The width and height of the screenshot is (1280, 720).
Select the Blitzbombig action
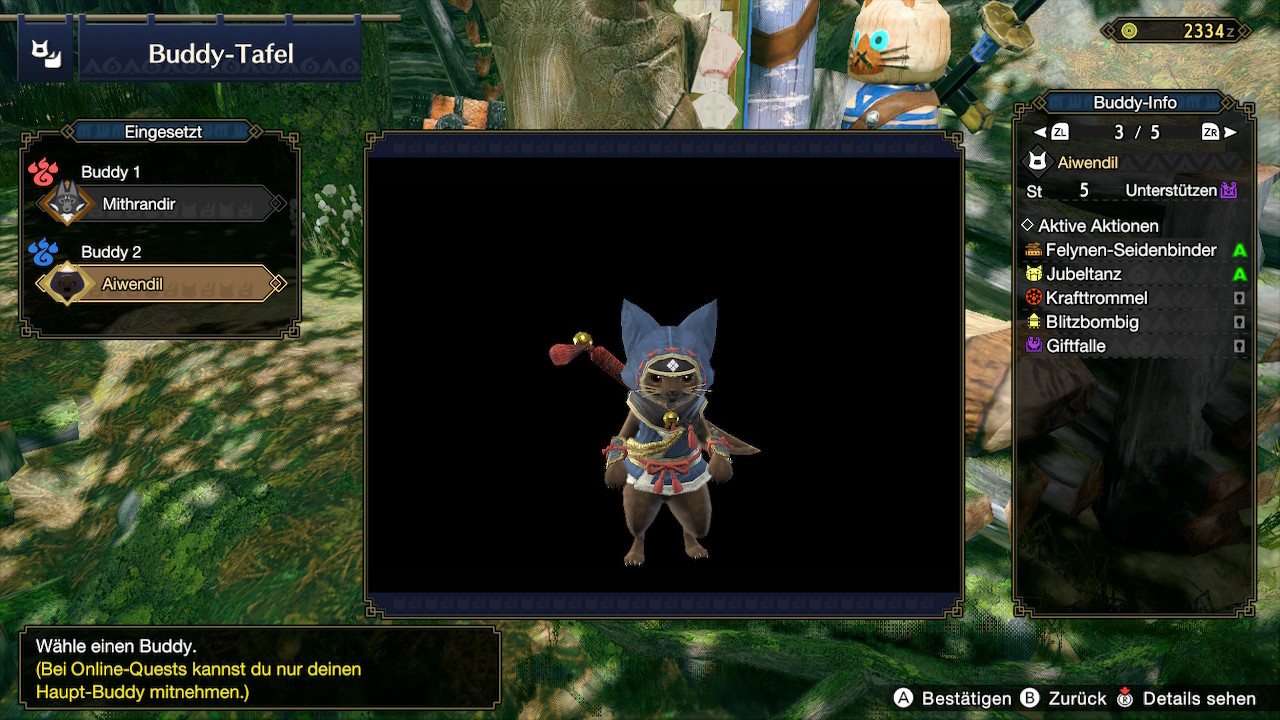tap(1092, 322)
